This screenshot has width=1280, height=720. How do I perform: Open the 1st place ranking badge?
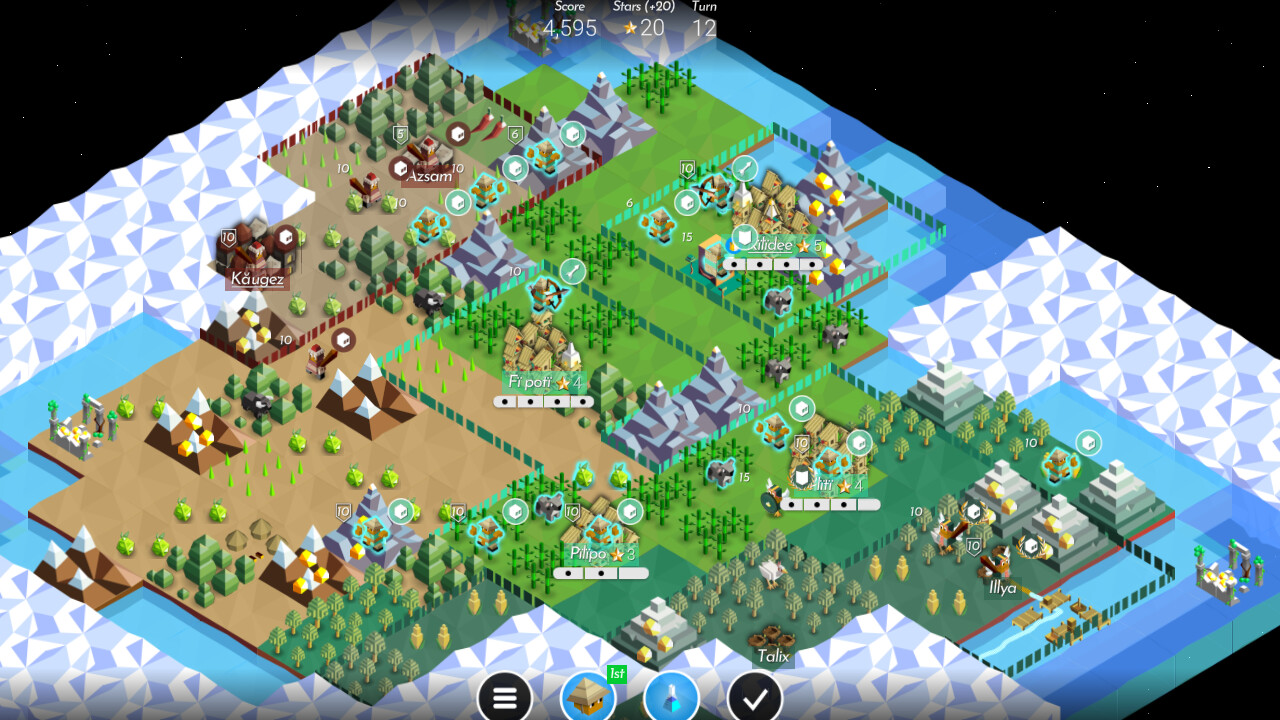(617, 675)
